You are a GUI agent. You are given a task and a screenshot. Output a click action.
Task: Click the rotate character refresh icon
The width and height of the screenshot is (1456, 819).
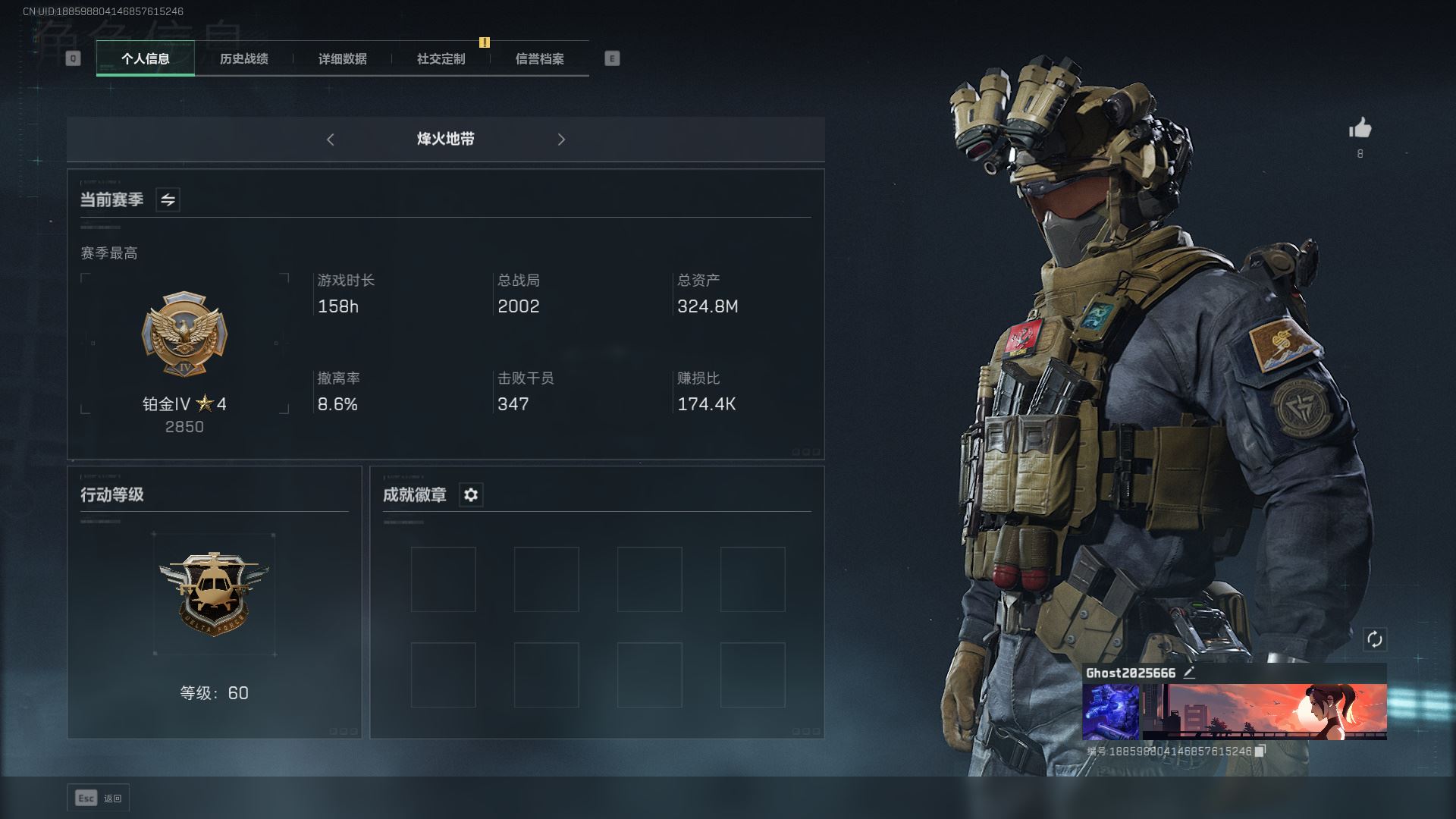(1374, 639)
